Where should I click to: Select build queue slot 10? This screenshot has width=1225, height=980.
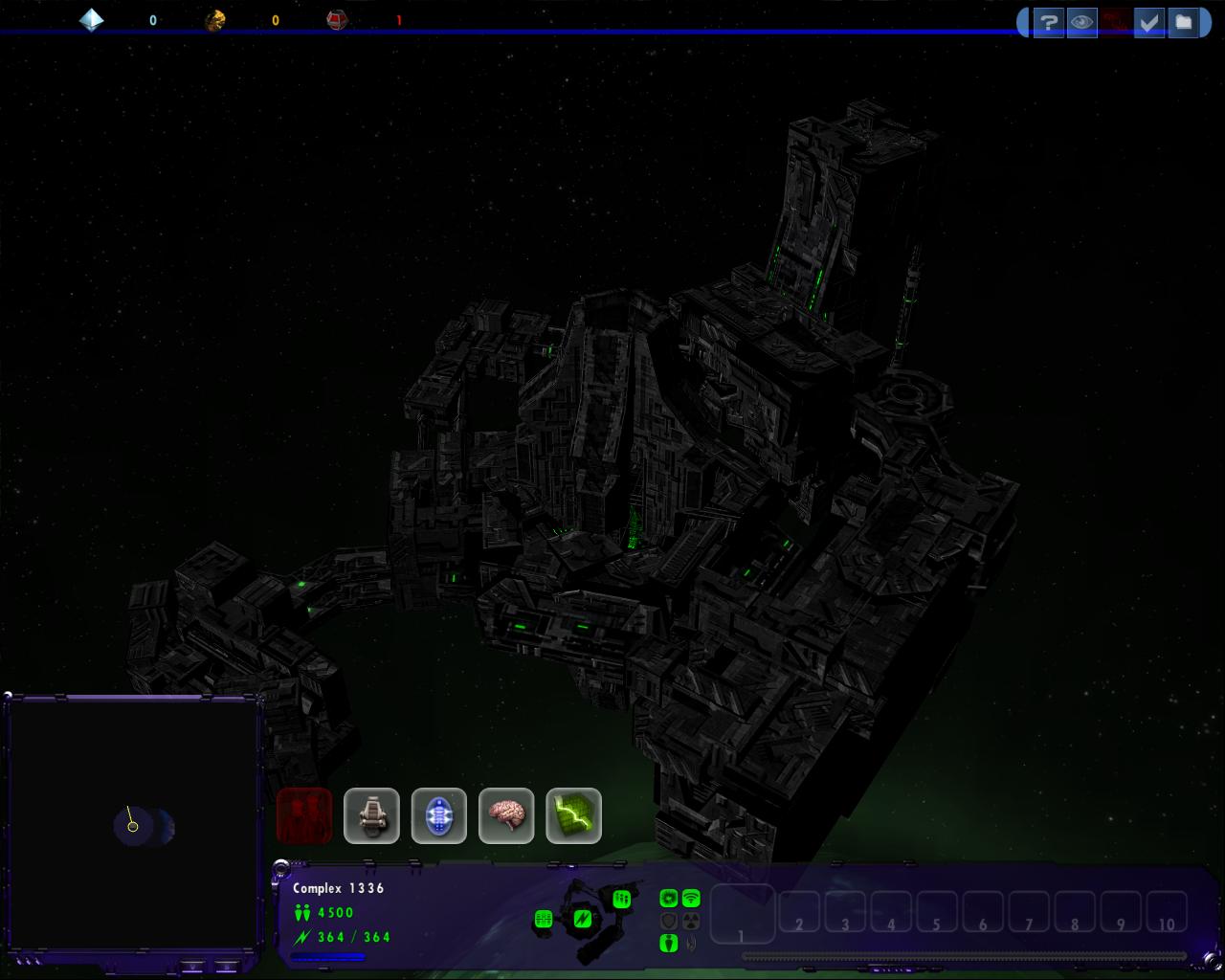click(1167, 914)
